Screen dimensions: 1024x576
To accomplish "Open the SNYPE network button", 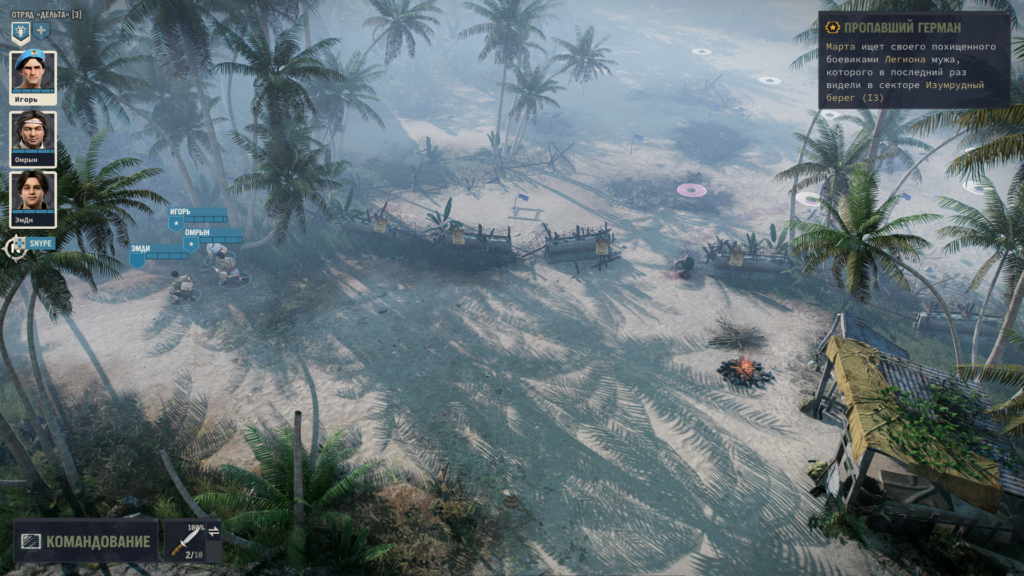I will tap(30, 243).
